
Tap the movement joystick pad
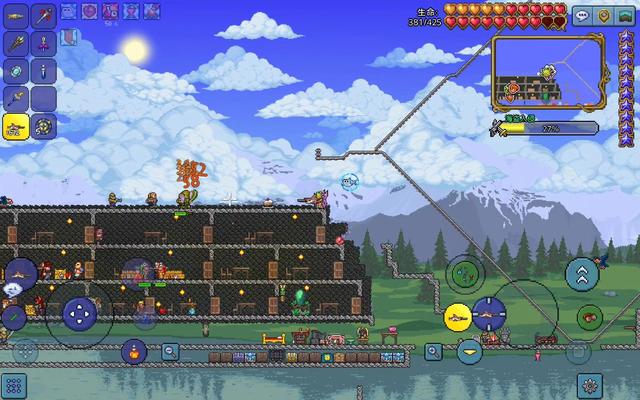click(78, 314)
